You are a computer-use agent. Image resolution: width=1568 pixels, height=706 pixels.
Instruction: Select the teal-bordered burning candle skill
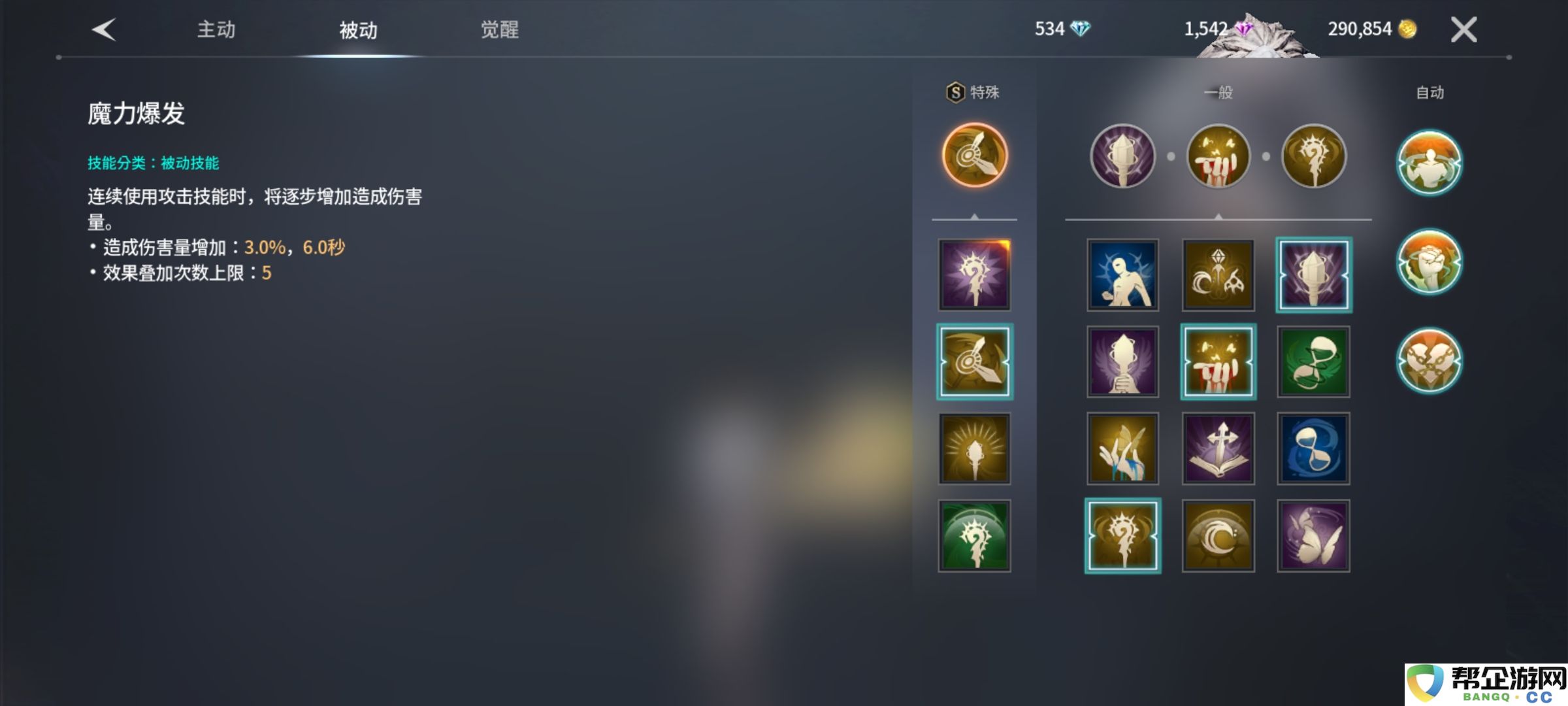[x=1218, y=361]
